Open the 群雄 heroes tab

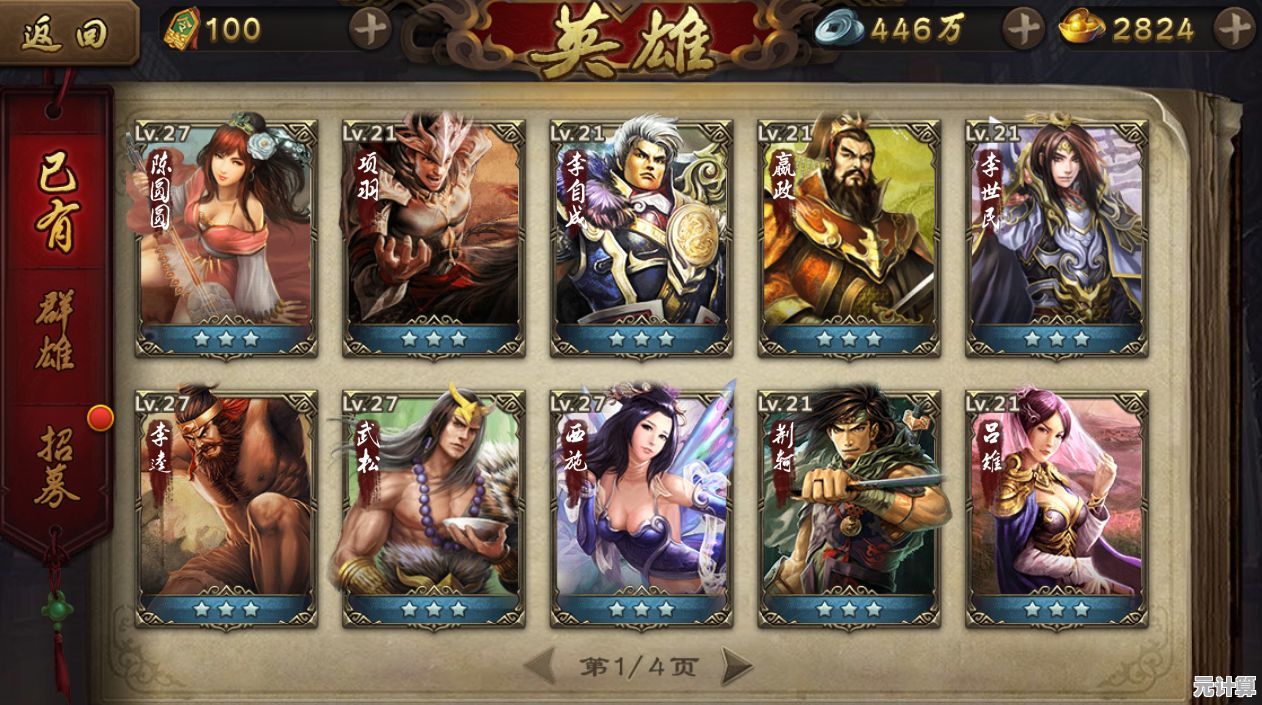click(56, 331)
